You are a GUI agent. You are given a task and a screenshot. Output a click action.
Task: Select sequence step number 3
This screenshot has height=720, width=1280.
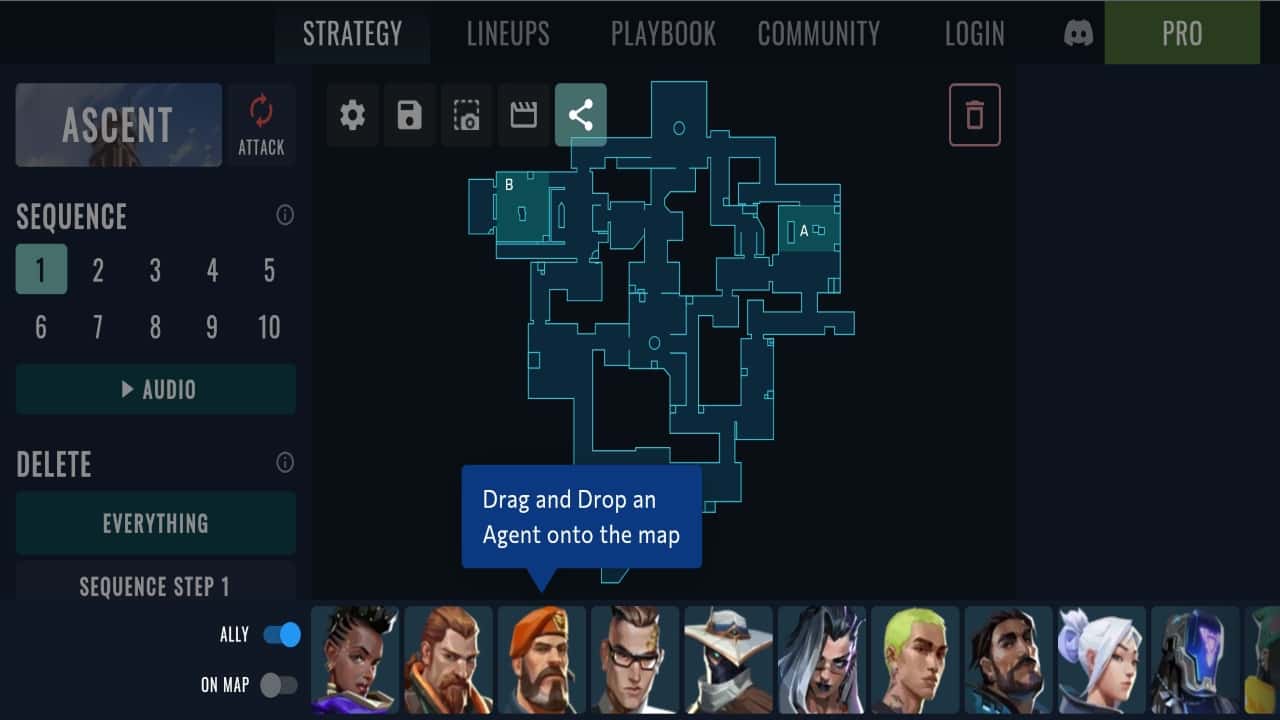tap(154, 269)
